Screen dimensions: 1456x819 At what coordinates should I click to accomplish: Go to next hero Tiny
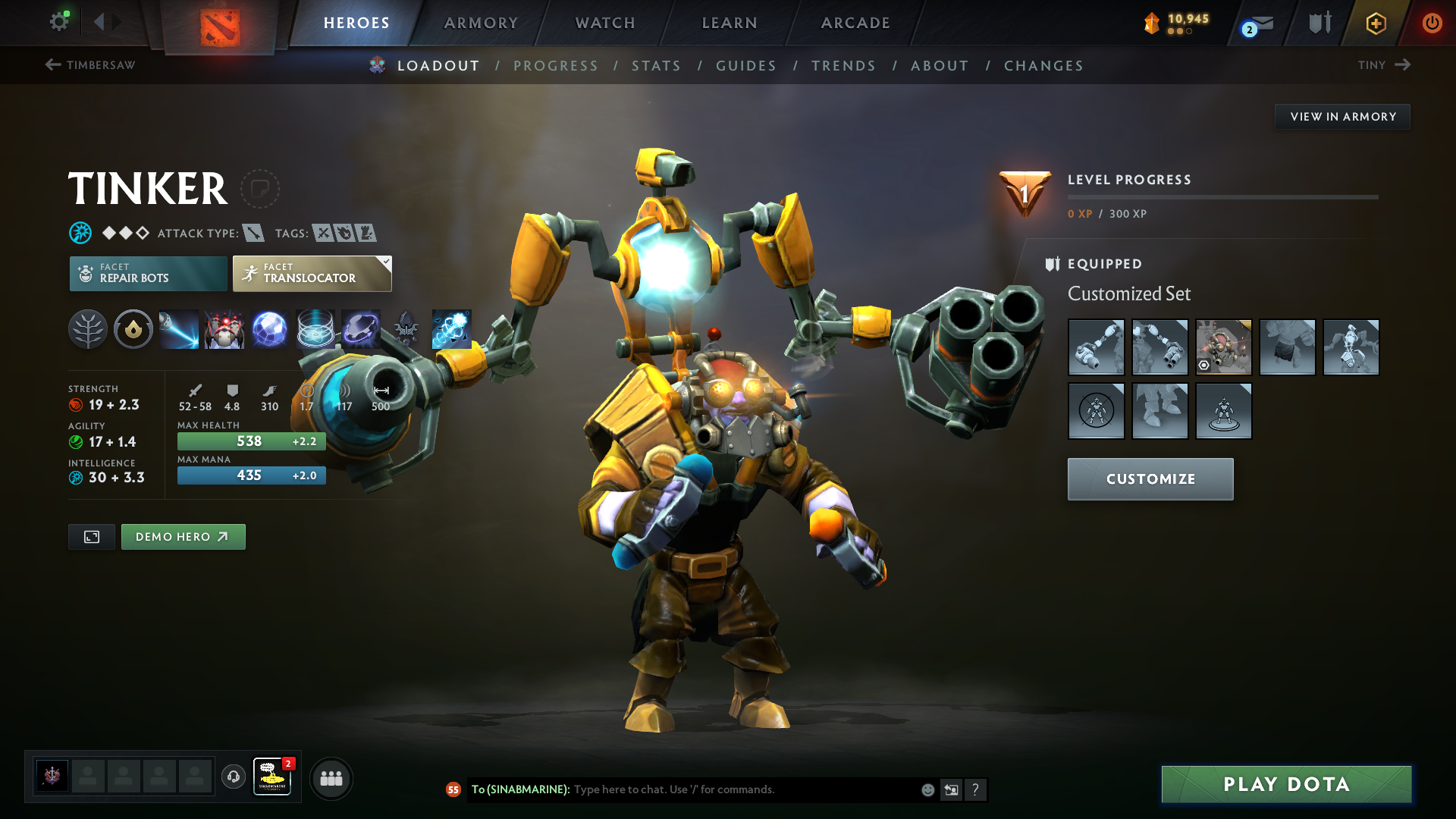(1384, 65)
